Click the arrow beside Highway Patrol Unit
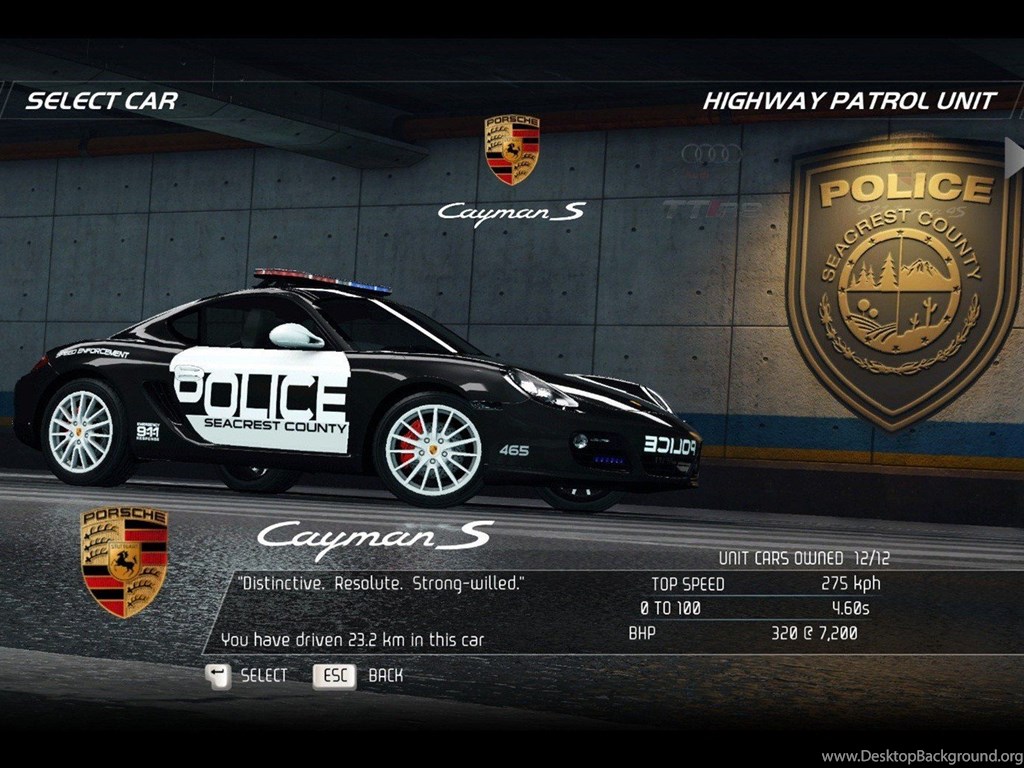 pyautogui.click(x=1013, y=157)
